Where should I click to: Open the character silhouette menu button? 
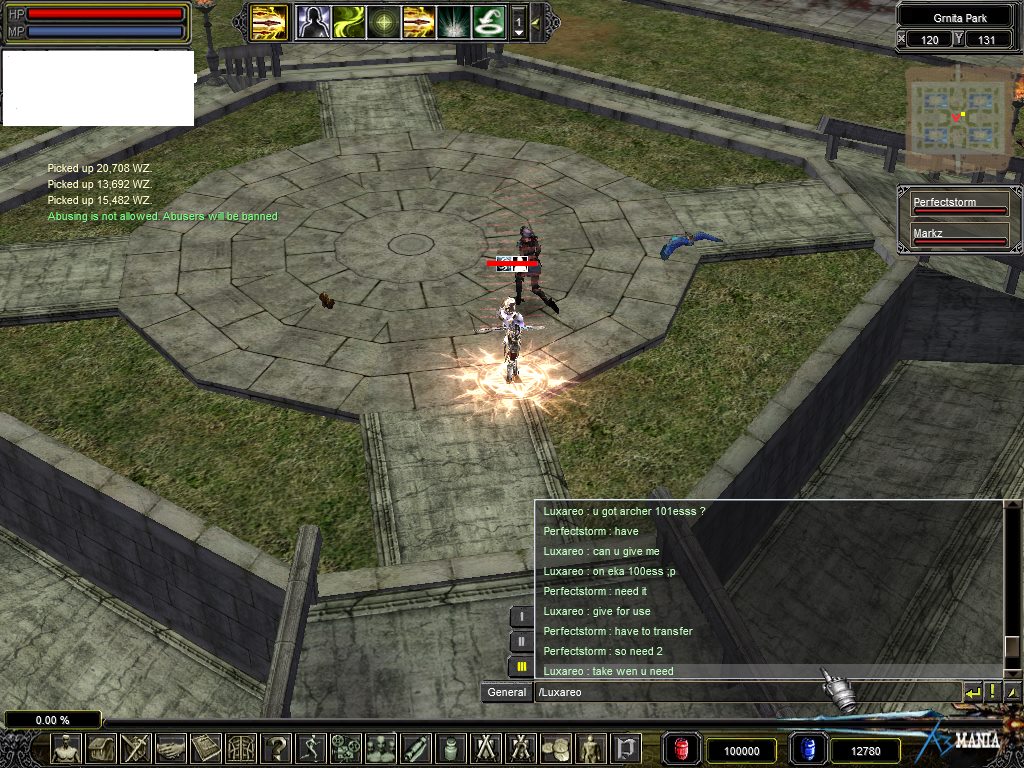[x=67, y=748]
